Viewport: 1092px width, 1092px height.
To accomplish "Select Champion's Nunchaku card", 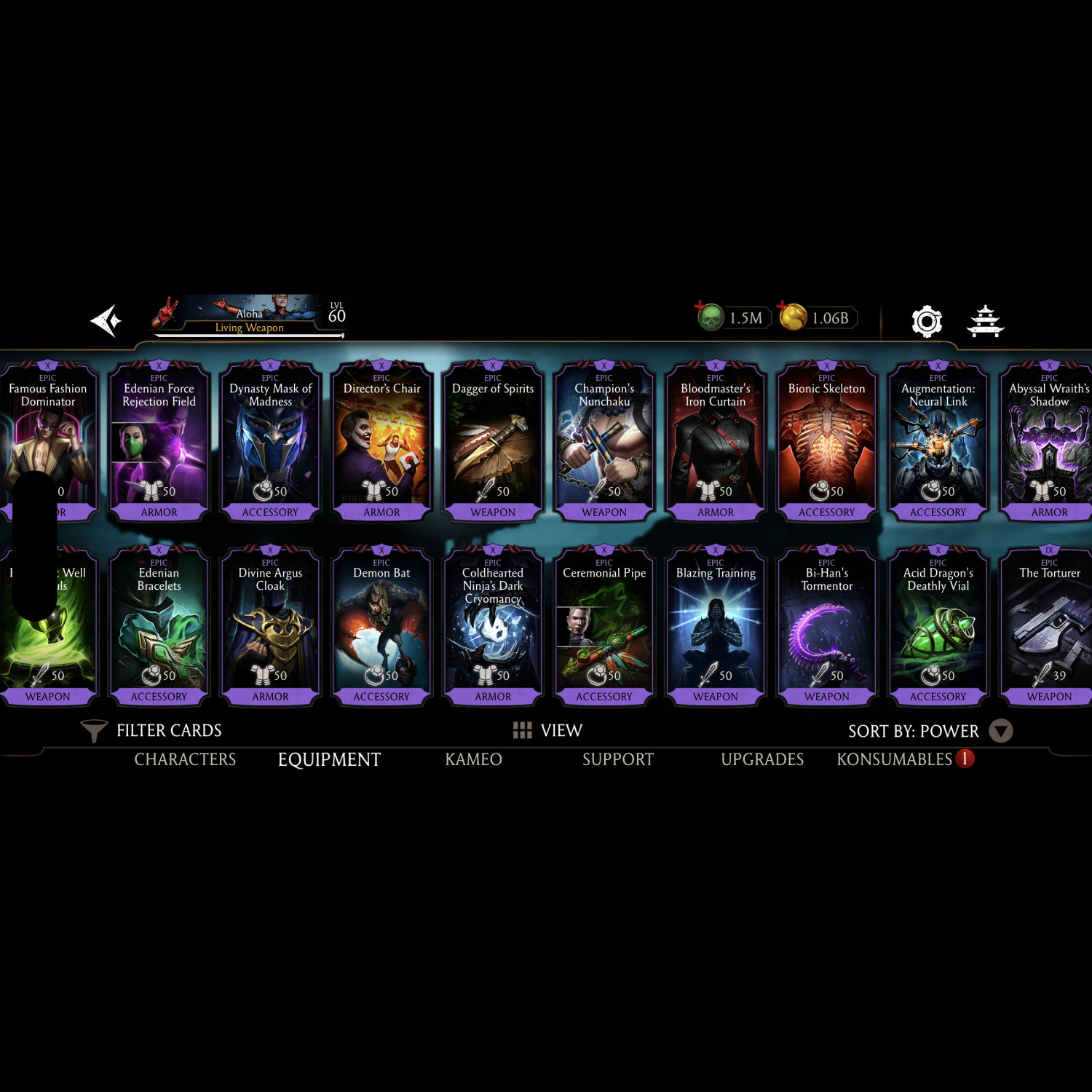I will click(x=604, y=441).
